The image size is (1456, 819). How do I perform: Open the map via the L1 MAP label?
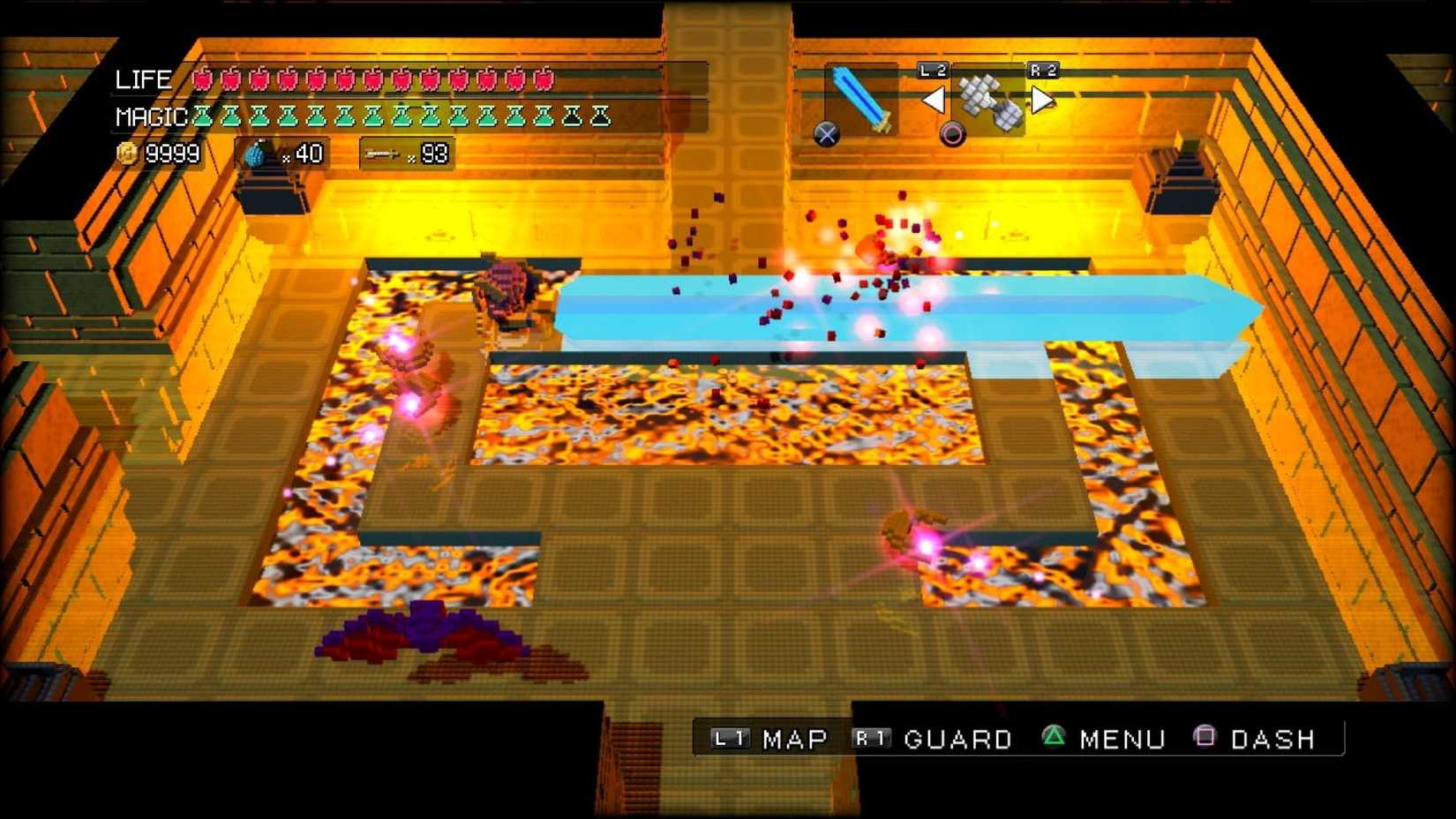point(792,739)
